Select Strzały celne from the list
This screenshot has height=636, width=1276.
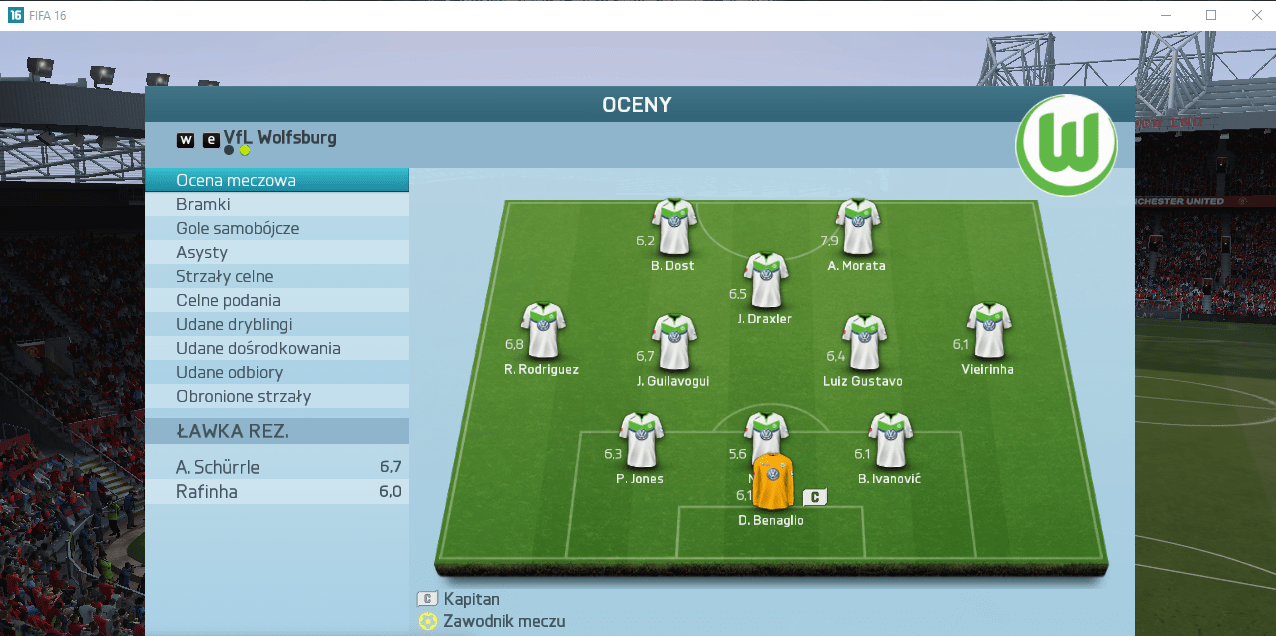(x=277, y=277)
